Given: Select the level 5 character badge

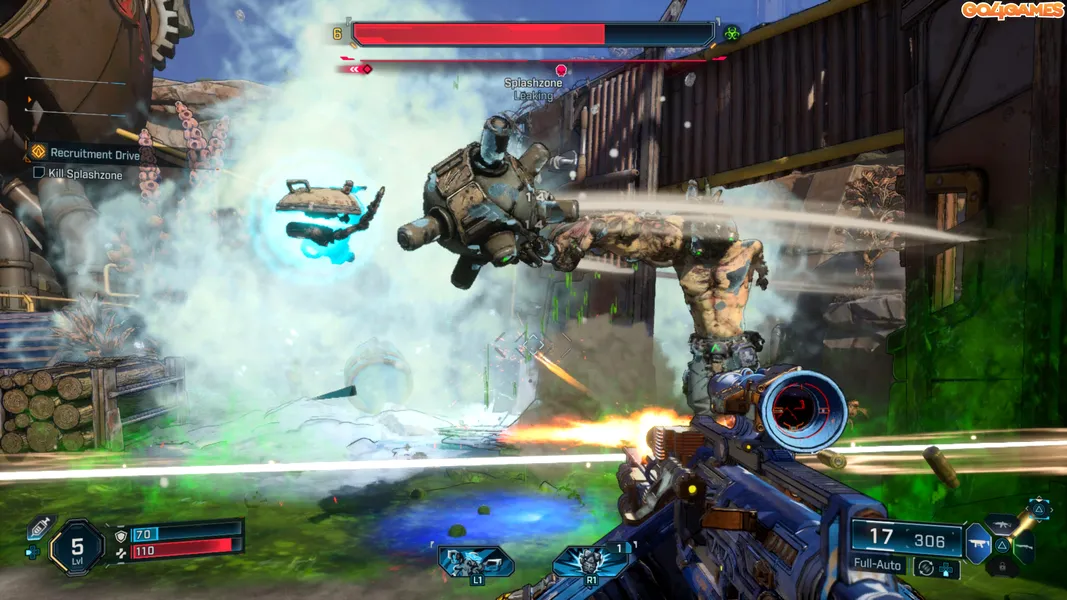Looking at the screenshot, I should coord(77,545).
